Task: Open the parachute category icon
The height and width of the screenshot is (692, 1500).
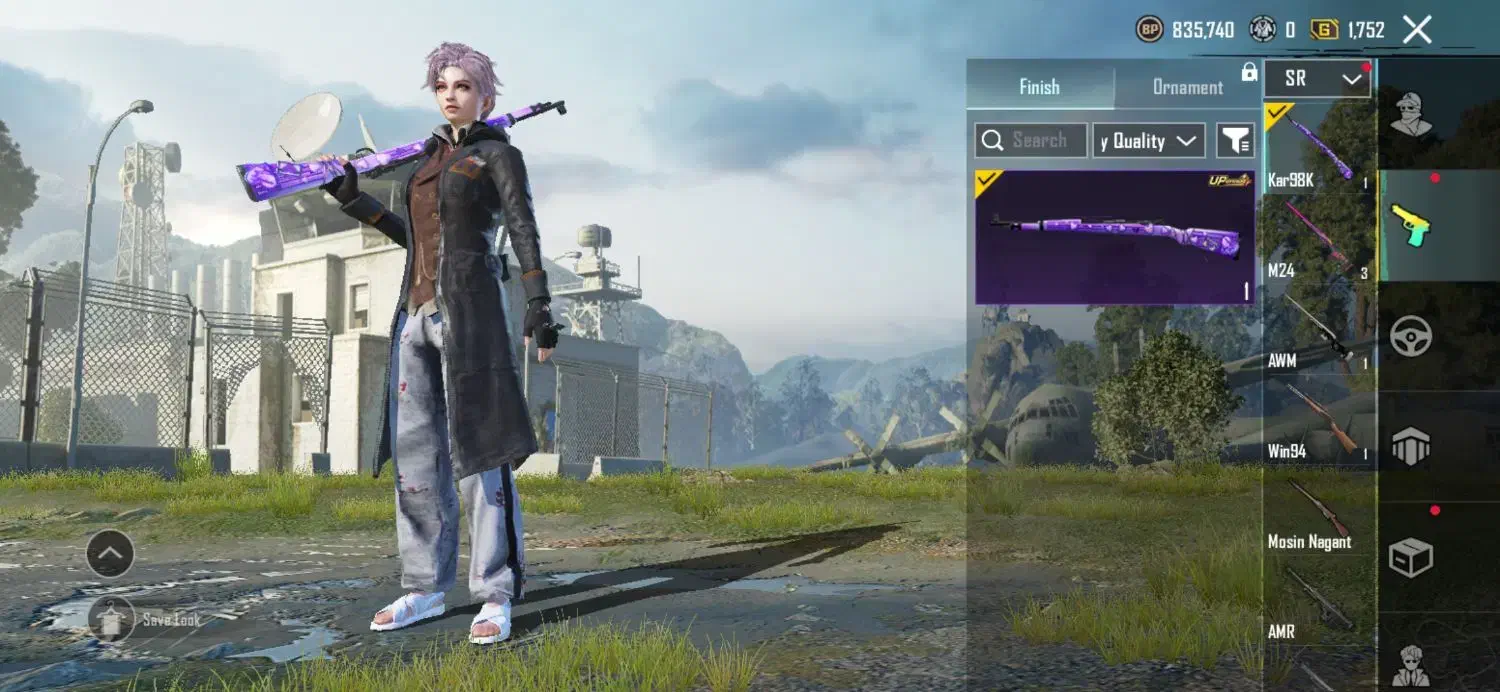Action: 1411,446
